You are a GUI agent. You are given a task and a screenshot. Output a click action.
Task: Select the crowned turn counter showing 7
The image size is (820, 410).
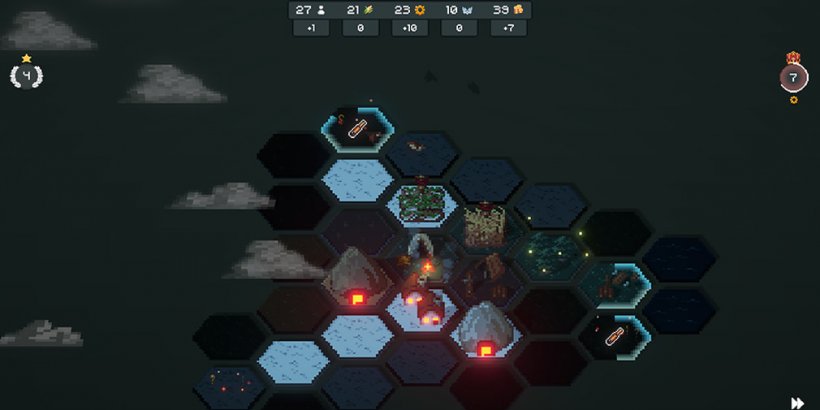tap(794, 77)
